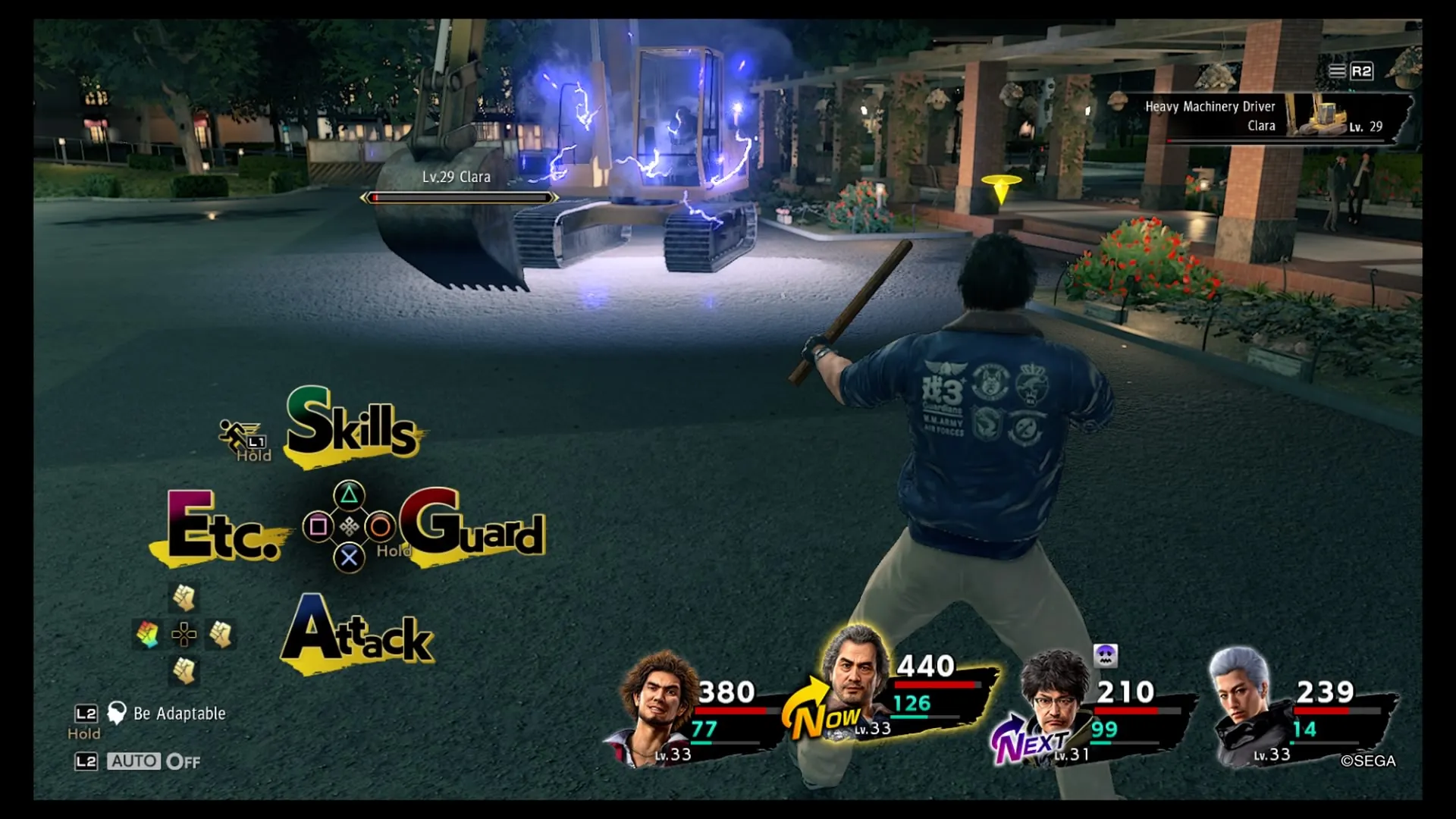Click the rainbow fist Poundmate icon
The image size is (1456, 819).
147,634
